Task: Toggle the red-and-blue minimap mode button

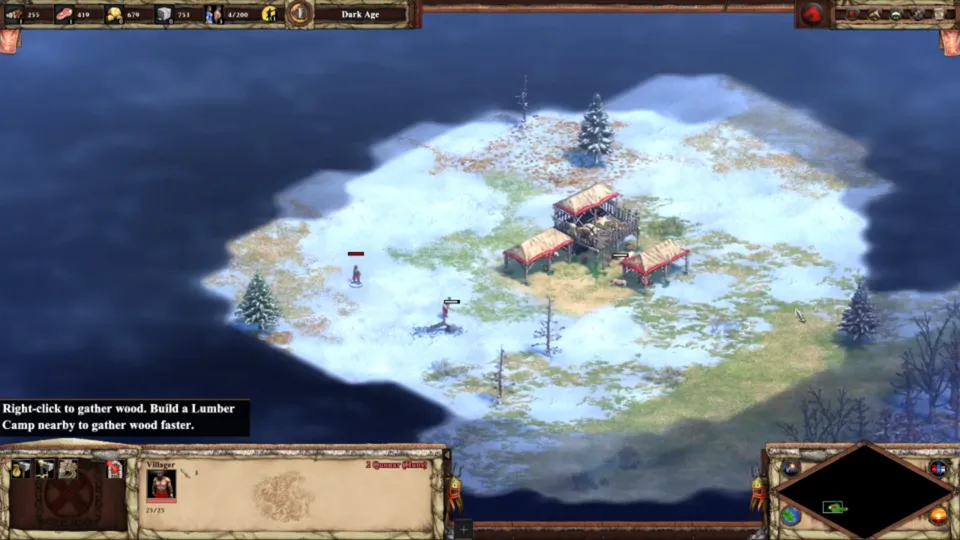Action: click(x=937, y=468)
